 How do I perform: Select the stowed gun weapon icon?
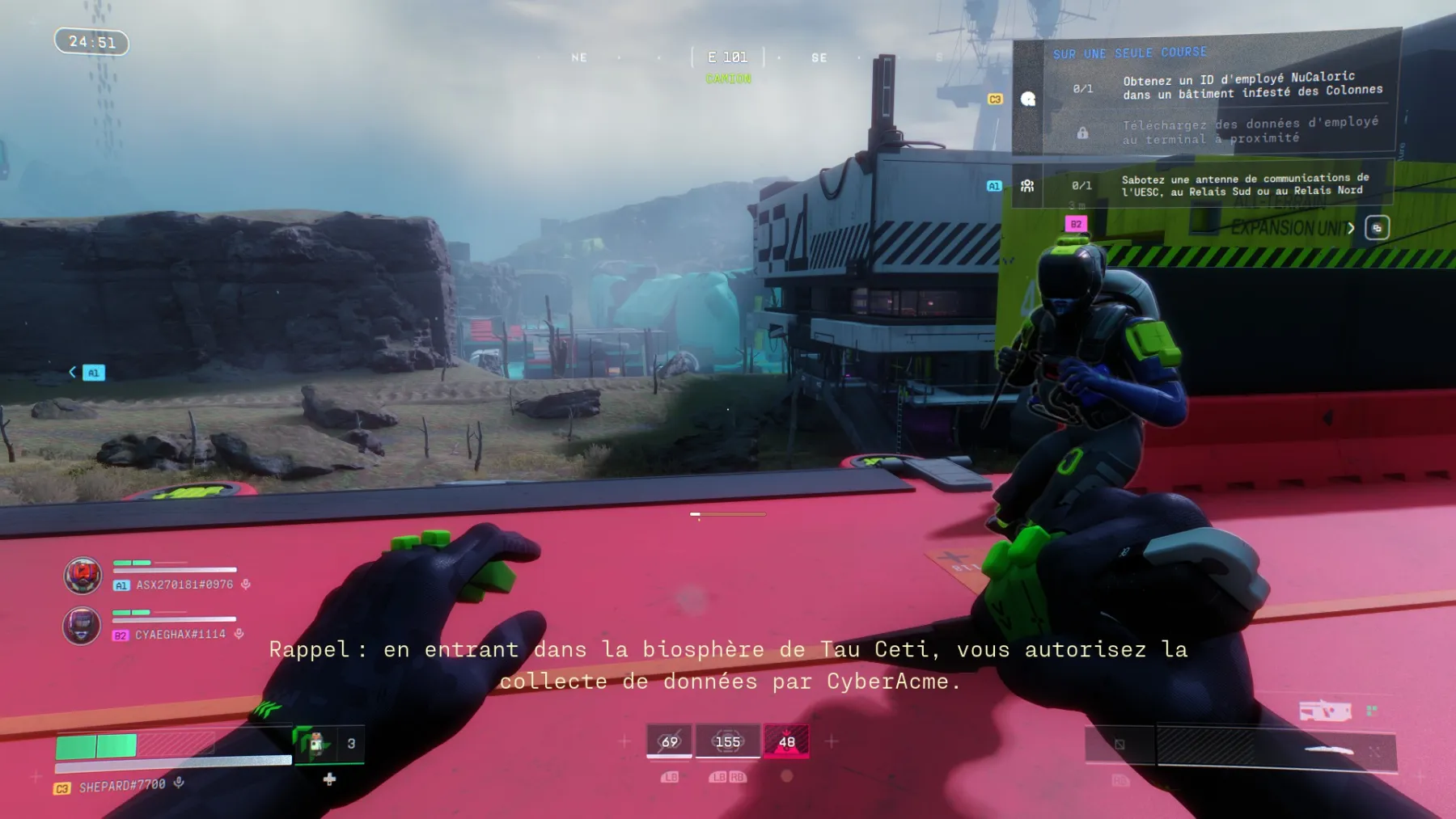1324,711
